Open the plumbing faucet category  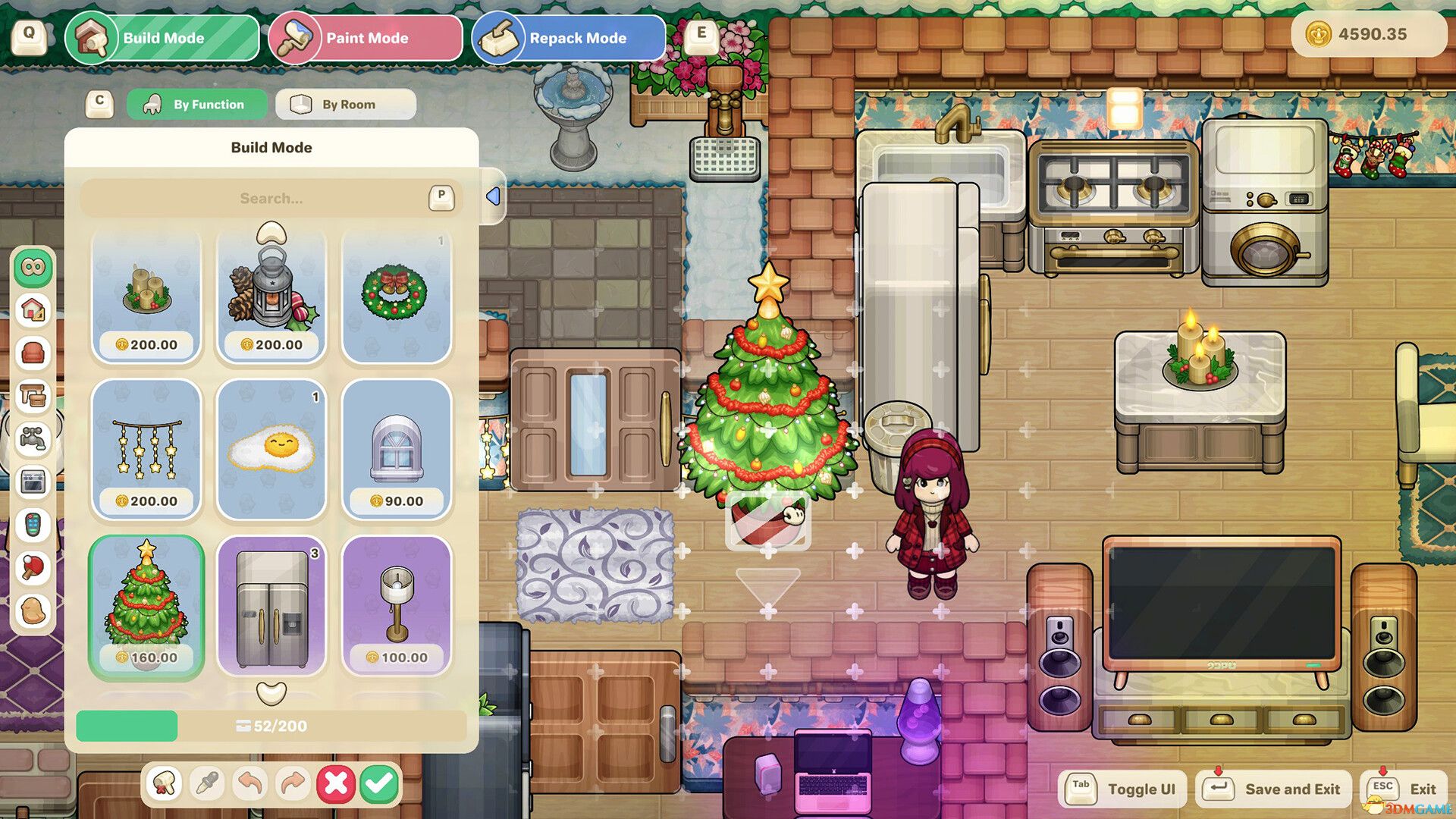click(30, 436)
